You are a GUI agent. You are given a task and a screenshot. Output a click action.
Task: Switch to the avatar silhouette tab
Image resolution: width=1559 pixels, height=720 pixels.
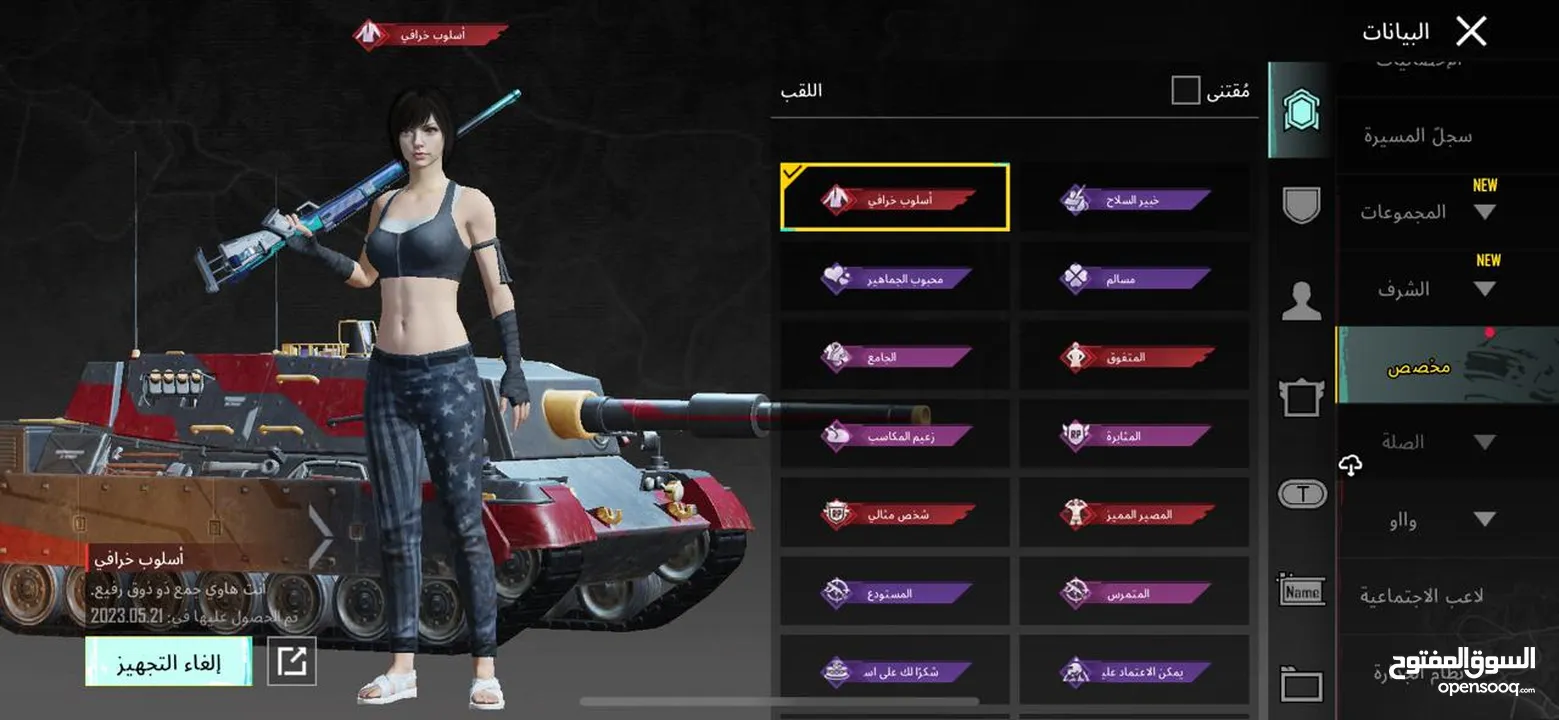(x=1301, y=301)
